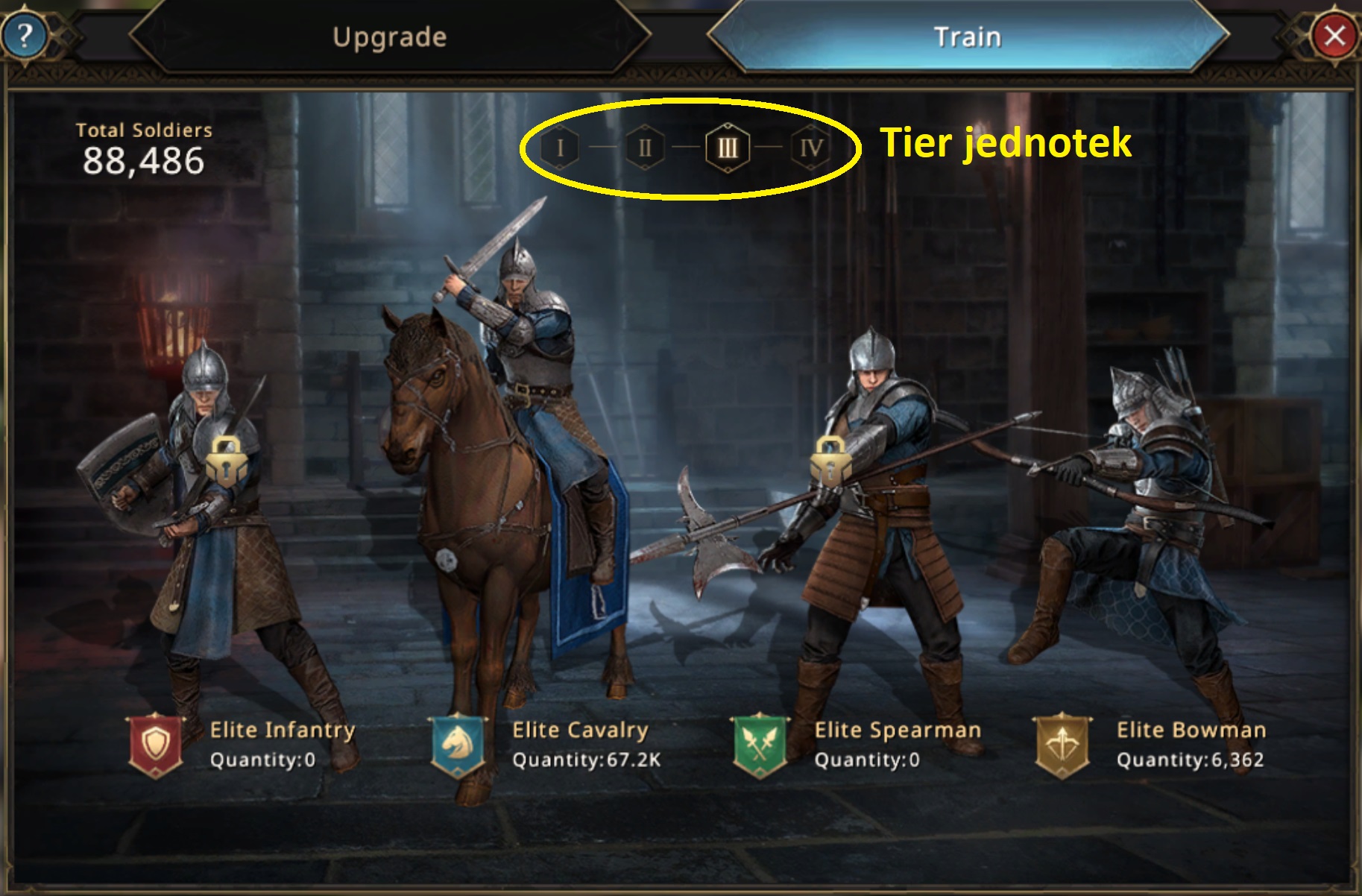Choose tier I units
Screen dimensions: 1362x896
(x=561, y=148)
